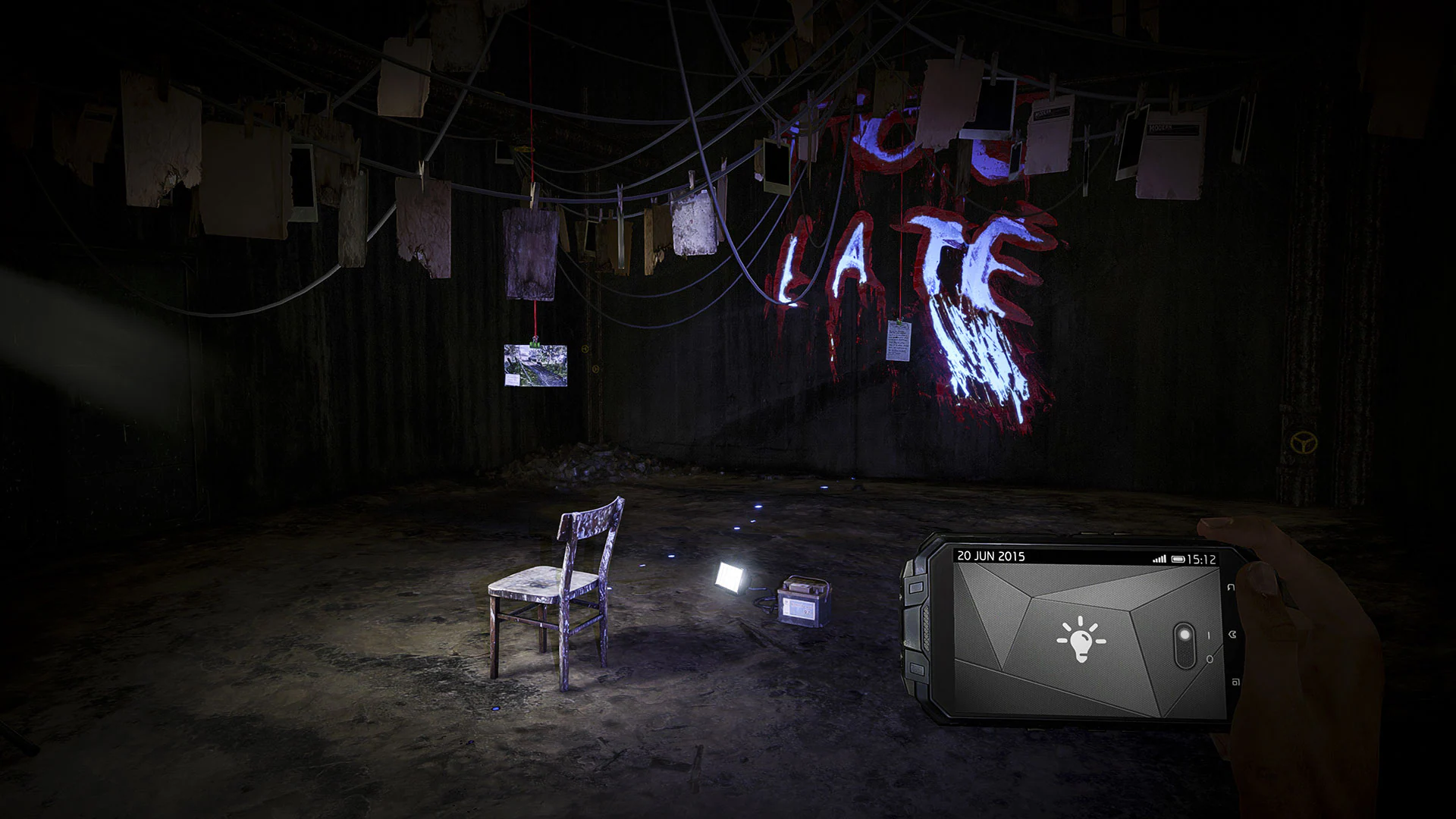Open the app switcher icon below the call icon
The width and height of the screenshot is (1456, 819).
[1237, 681]
